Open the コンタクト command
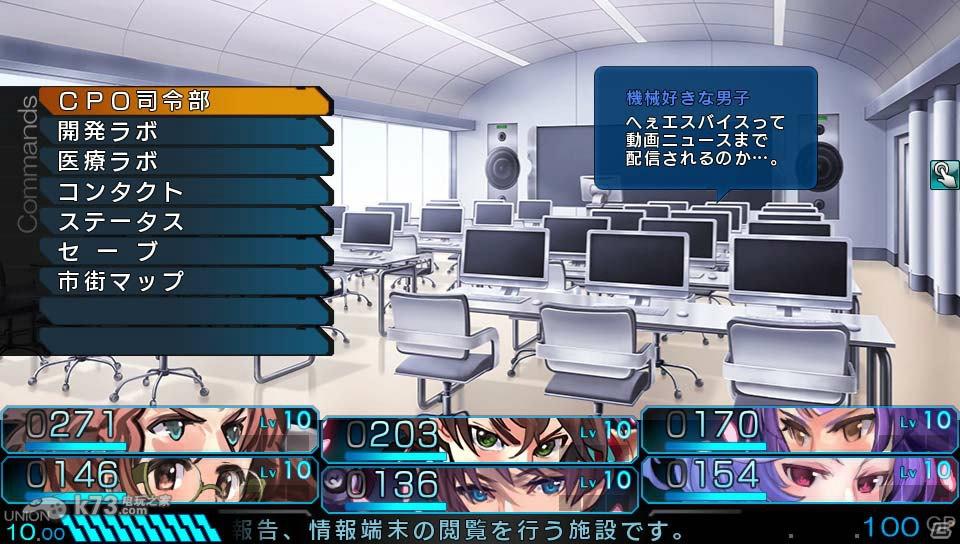The width and height of the screenshot is (960, 544). [185, 191]
